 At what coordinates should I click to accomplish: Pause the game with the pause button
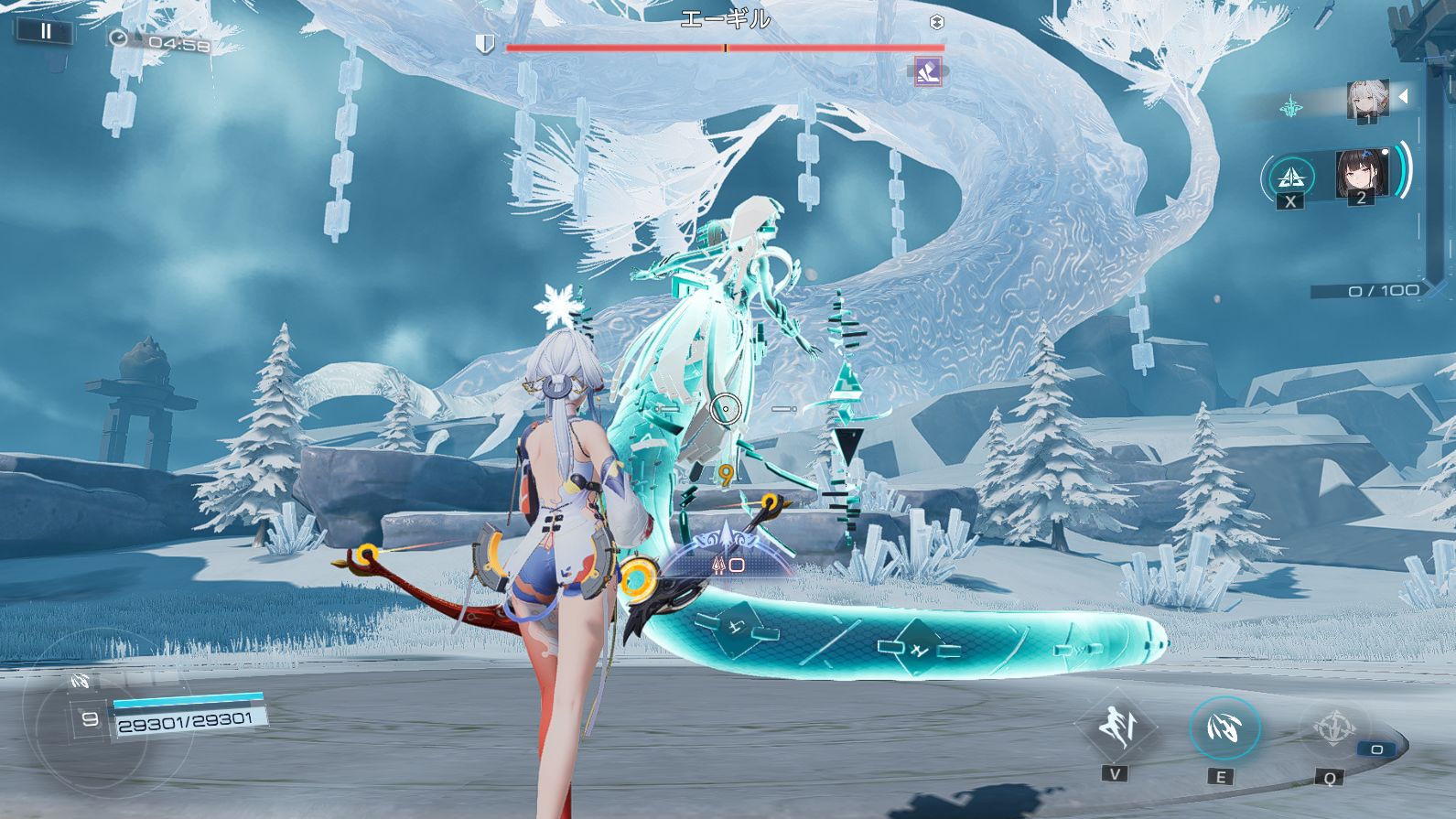pyautogui.click(x=45, y=31)
